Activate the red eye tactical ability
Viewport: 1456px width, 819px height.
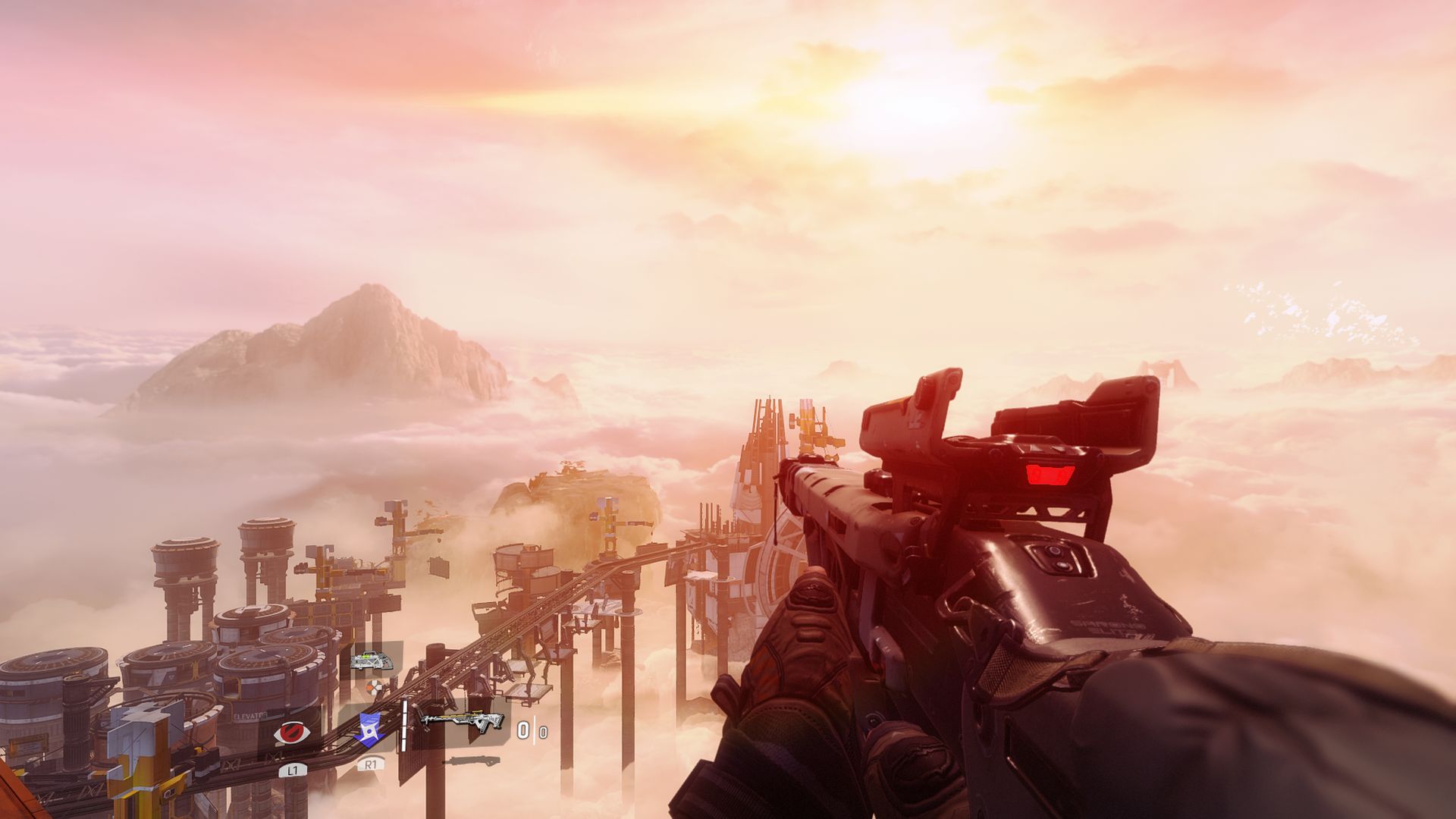pyautogui.click(x=292, y=733)
